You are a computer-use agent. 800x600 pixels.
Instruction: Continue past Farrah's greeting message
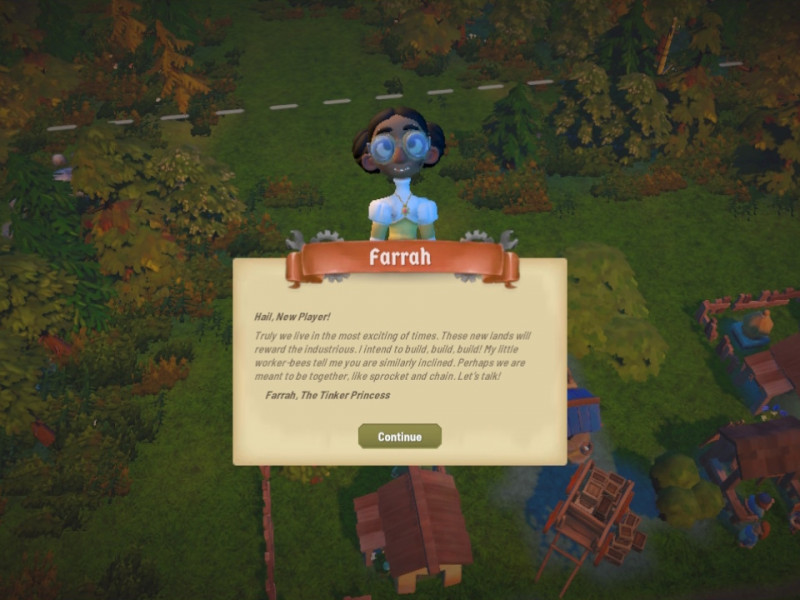(399, 436)
